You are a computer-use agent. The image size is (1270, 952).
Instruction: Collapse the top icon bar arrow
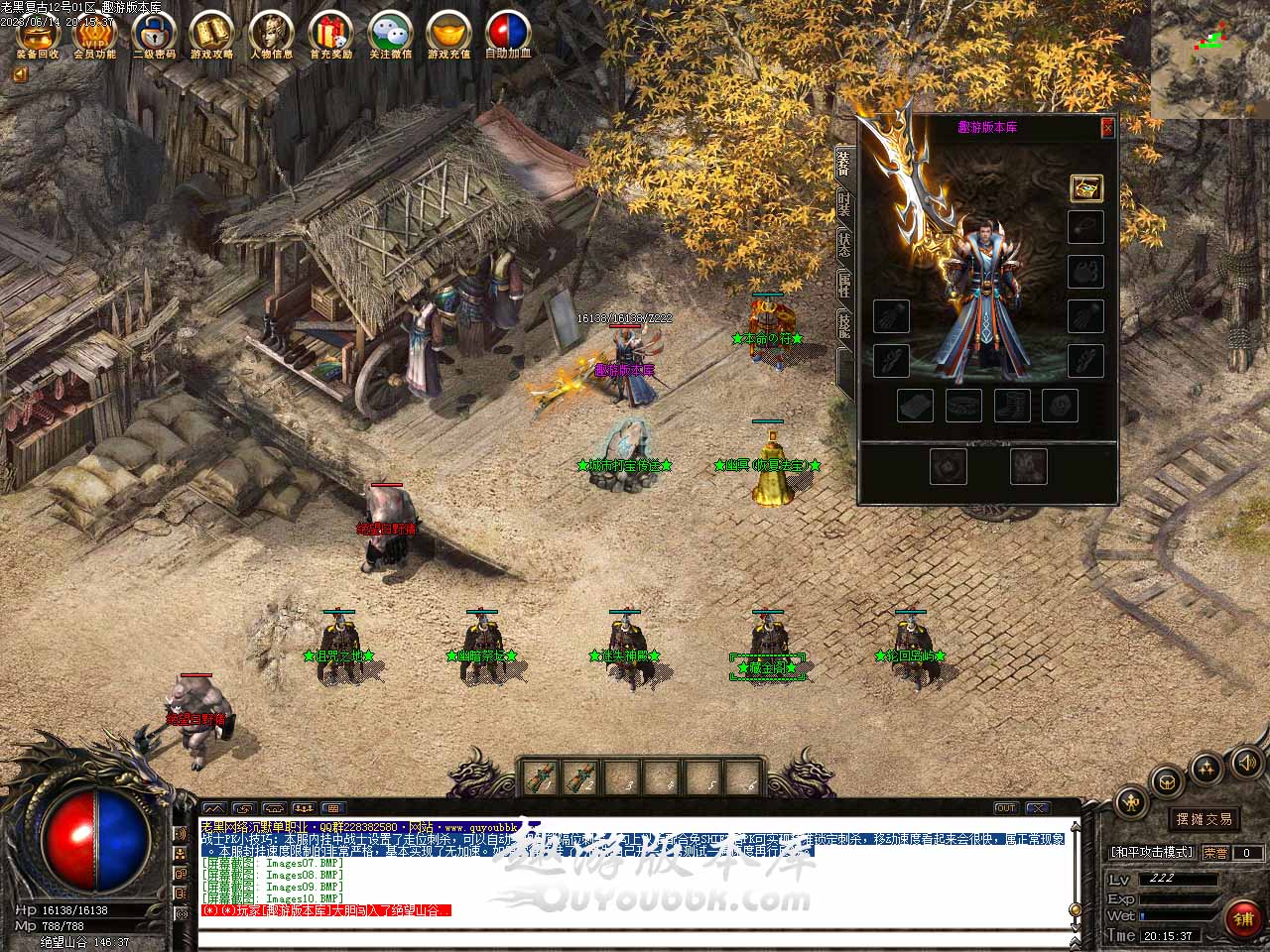pos(20,73)
